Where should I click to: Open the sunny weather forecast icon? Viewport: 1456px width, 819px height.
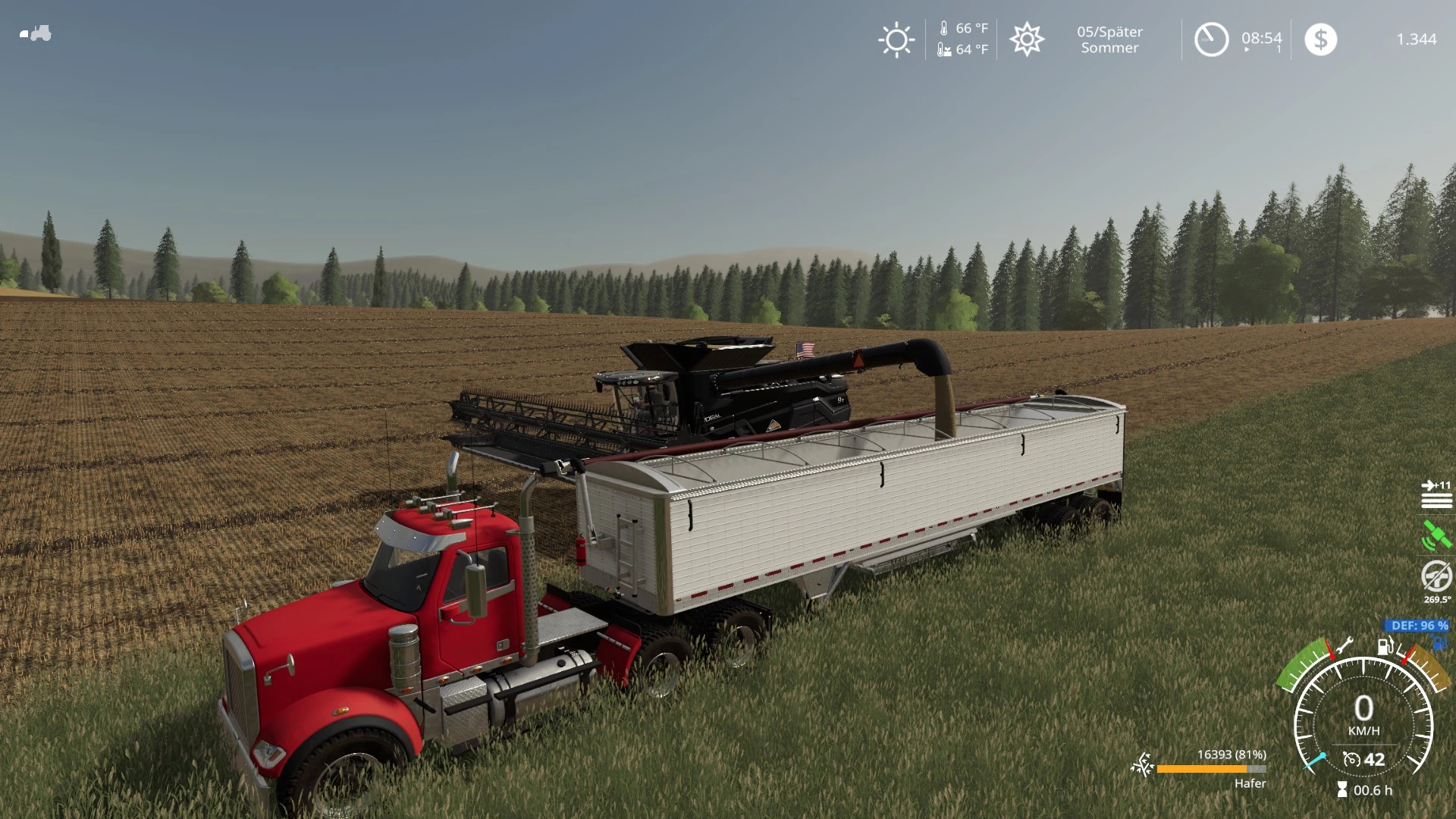[896, 39]
